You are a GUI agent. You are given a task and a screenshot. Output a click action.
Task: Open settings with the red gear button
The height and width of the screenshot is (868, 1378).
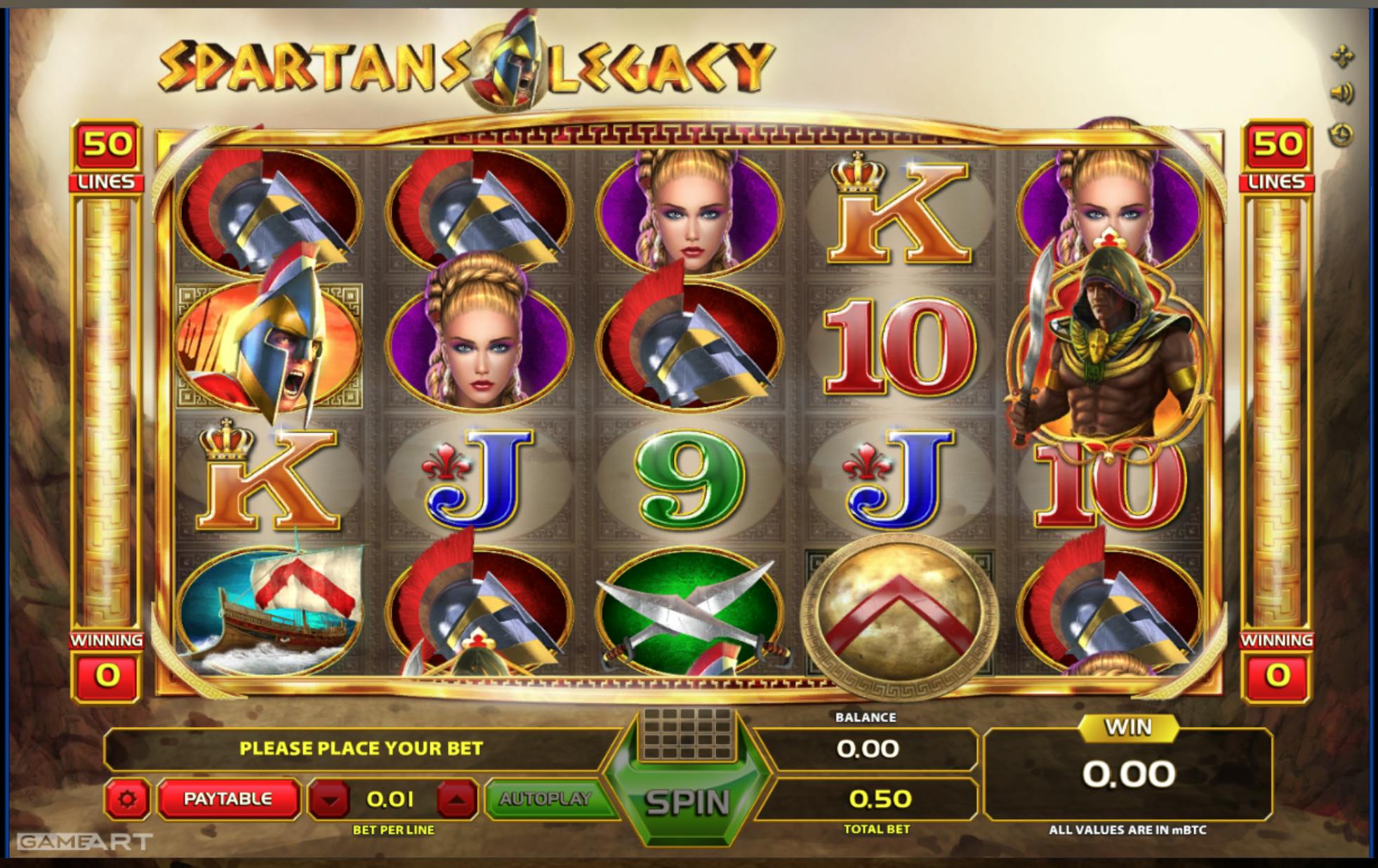(x=127, y=799)
